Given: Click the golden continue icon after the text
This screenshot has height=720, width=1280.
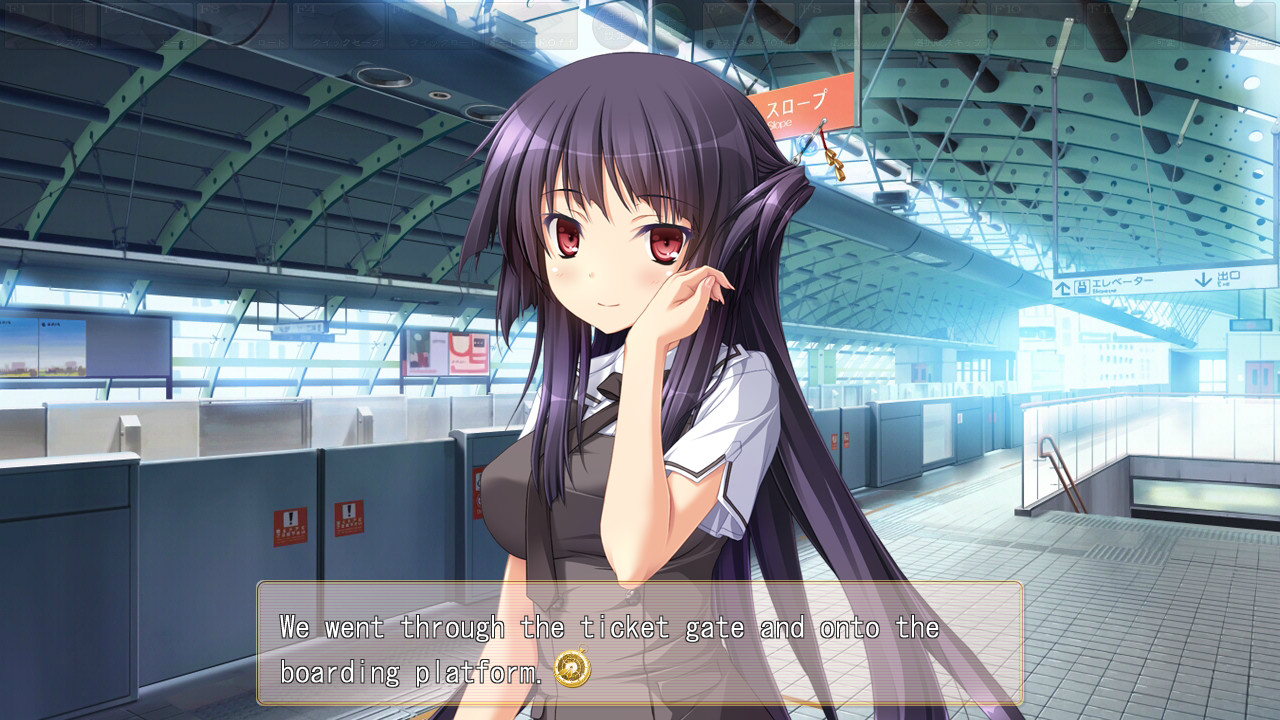Looking at the screenshot, I should pos(572,669).
